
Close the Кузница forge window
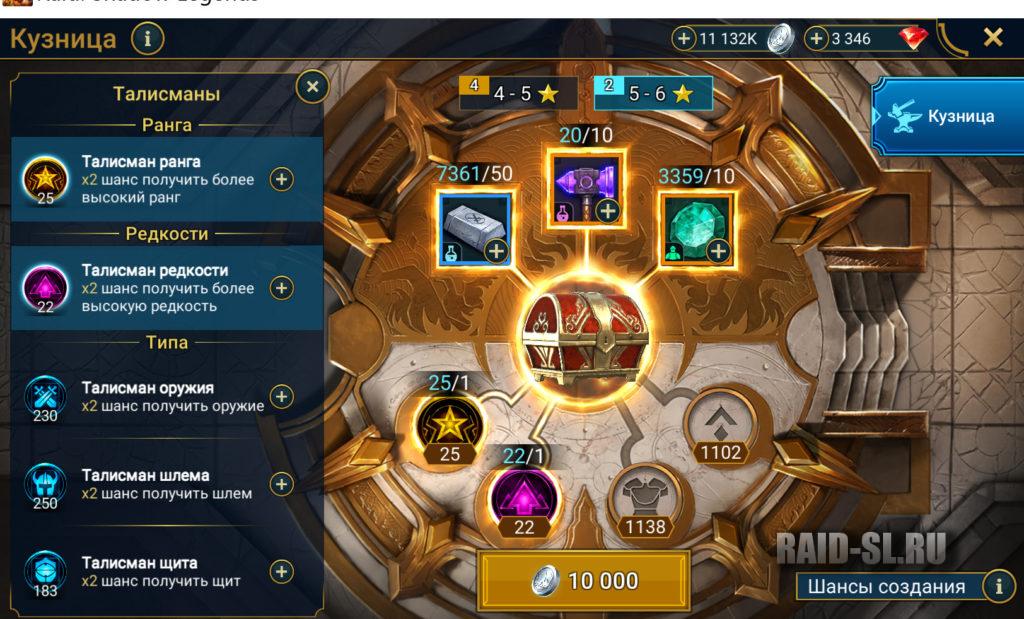coord(992,38)
